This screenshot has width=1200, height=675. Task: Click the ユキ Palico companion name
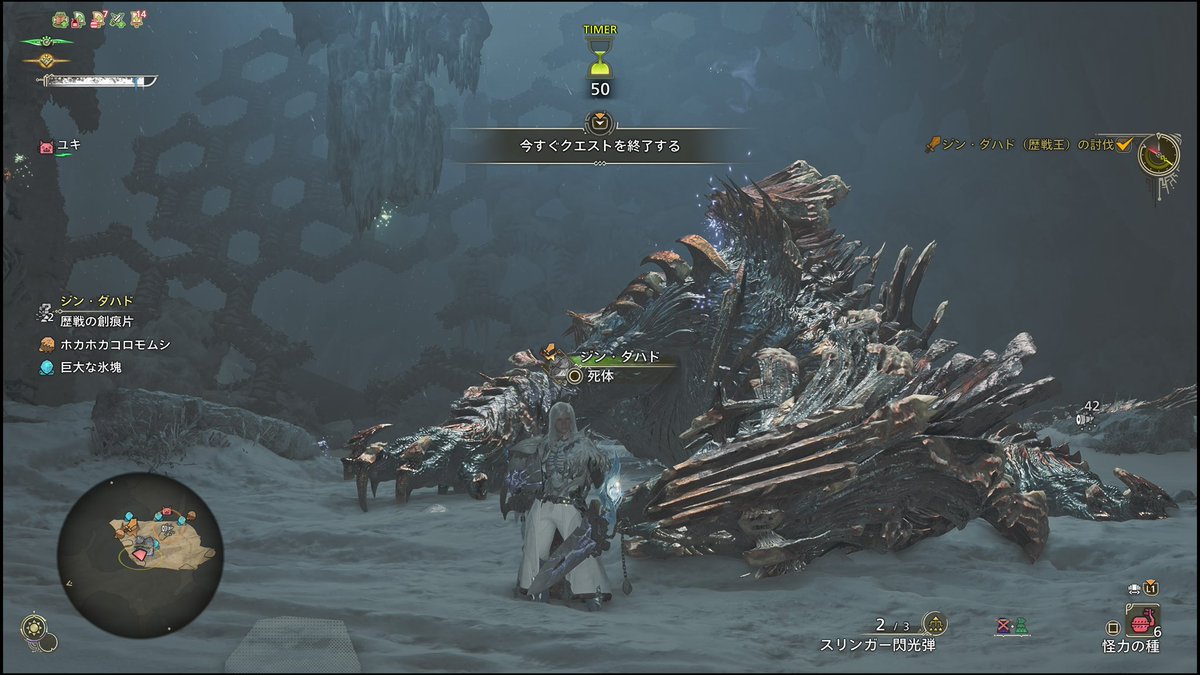68,145
